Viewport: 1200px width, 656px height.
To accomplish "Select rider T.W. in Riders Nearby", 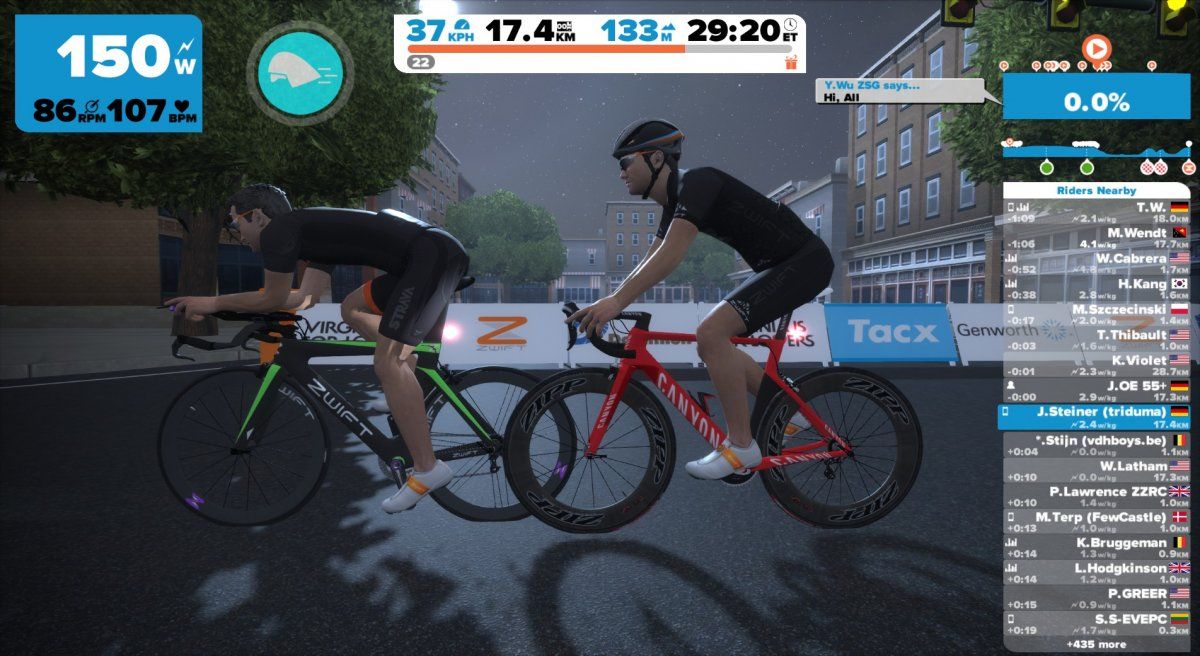I will [1097, 212].
